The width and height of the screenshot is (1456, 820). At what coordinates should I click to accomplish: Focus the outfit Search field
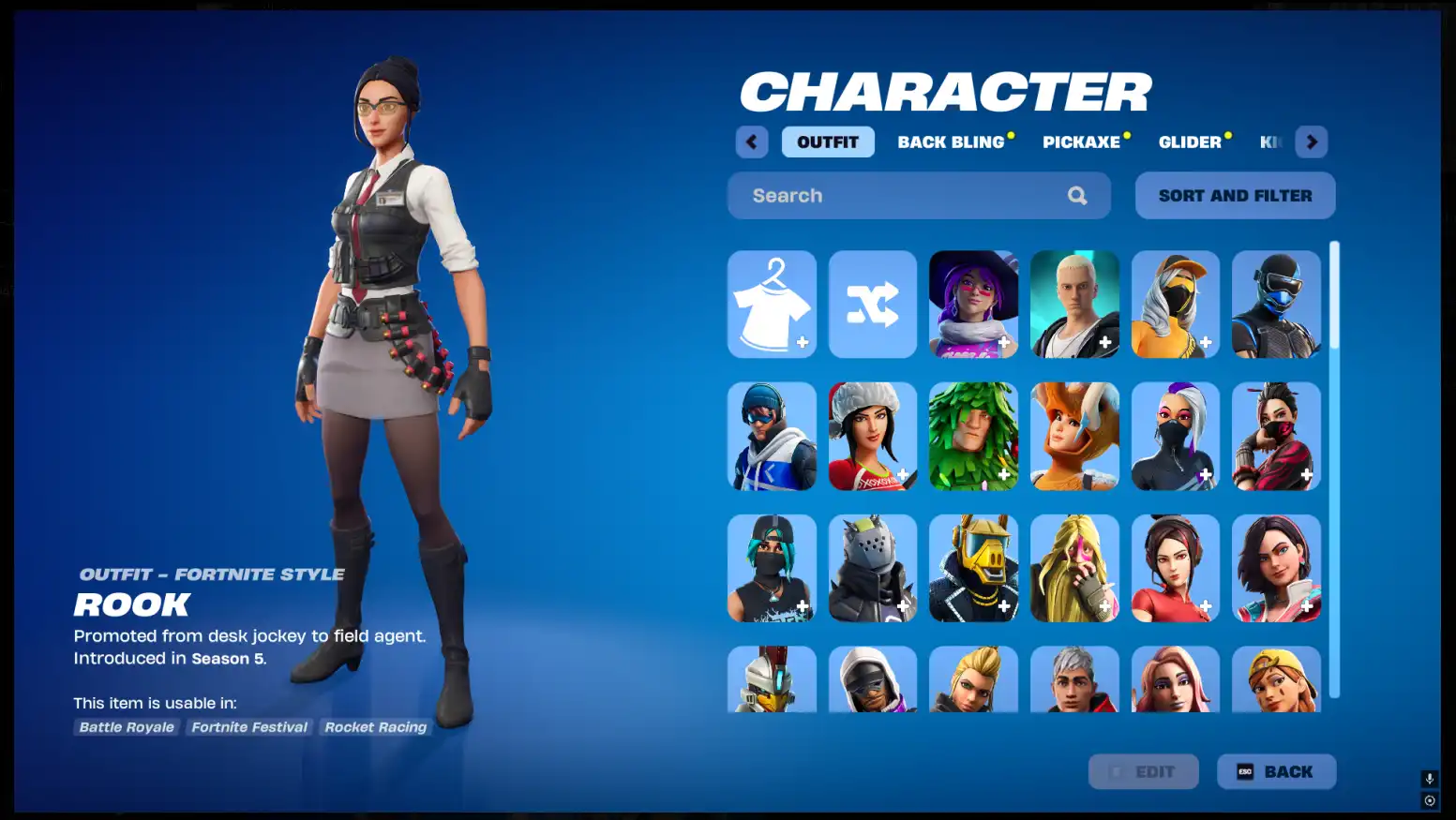click(x=905, y=196)
